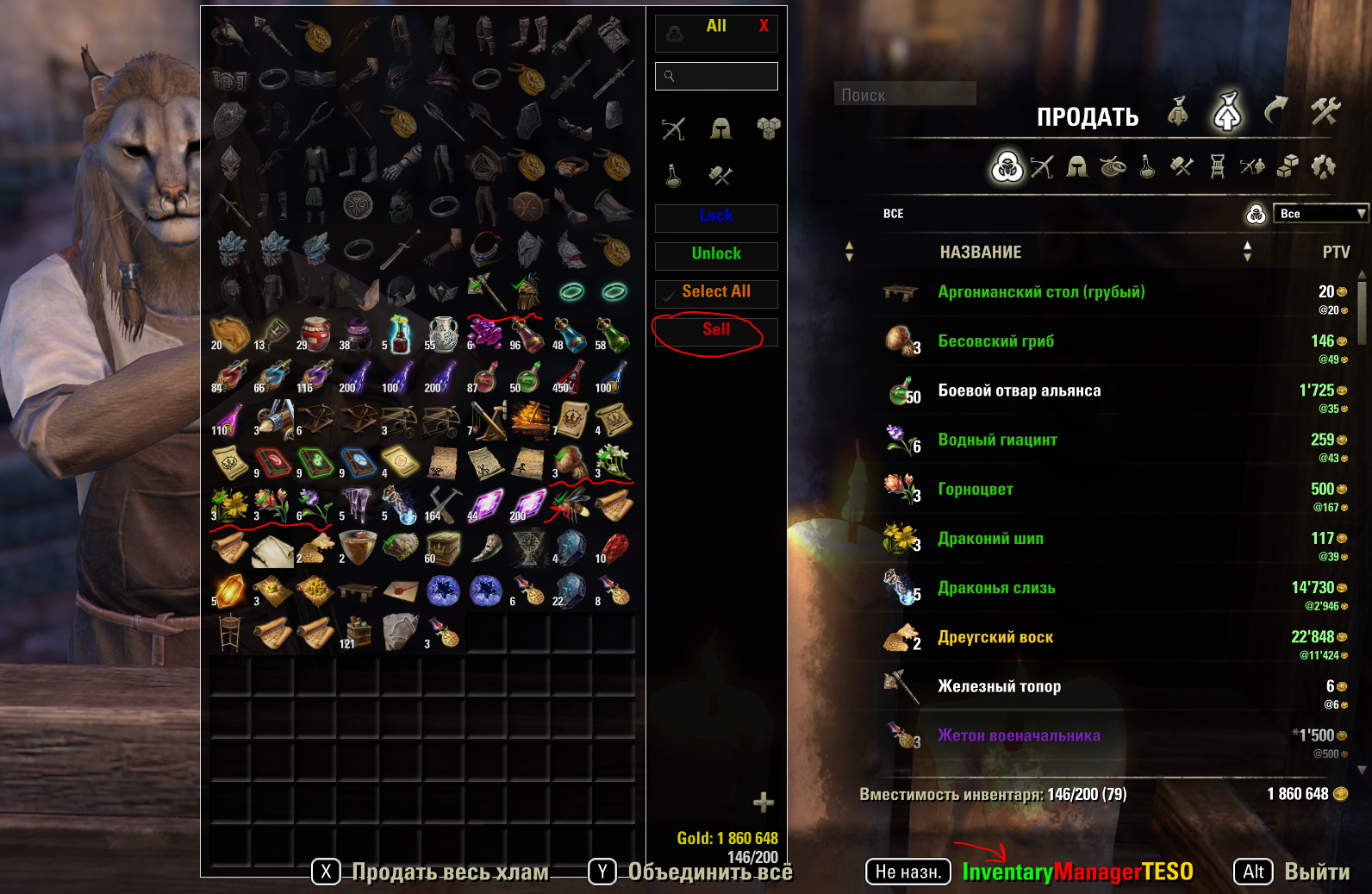This screenshot has width=1372, height=894.
Task: Click the crafting materials cubes icon
Action: (x=1288, y=168)
